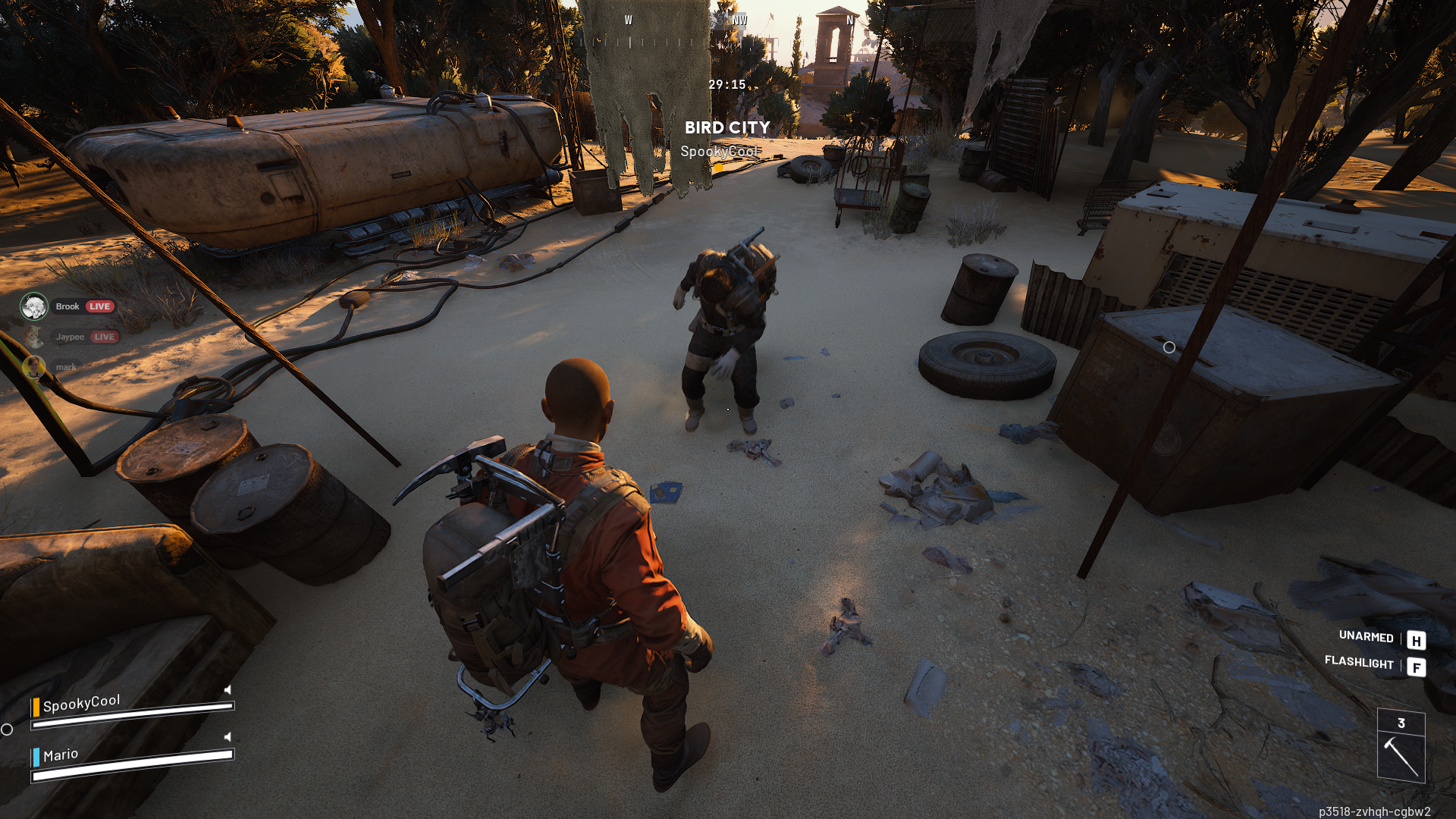Toggle SpookyCool's voice speaker icon
Viewport: 1456px width, 819px height.
point(227,689)
